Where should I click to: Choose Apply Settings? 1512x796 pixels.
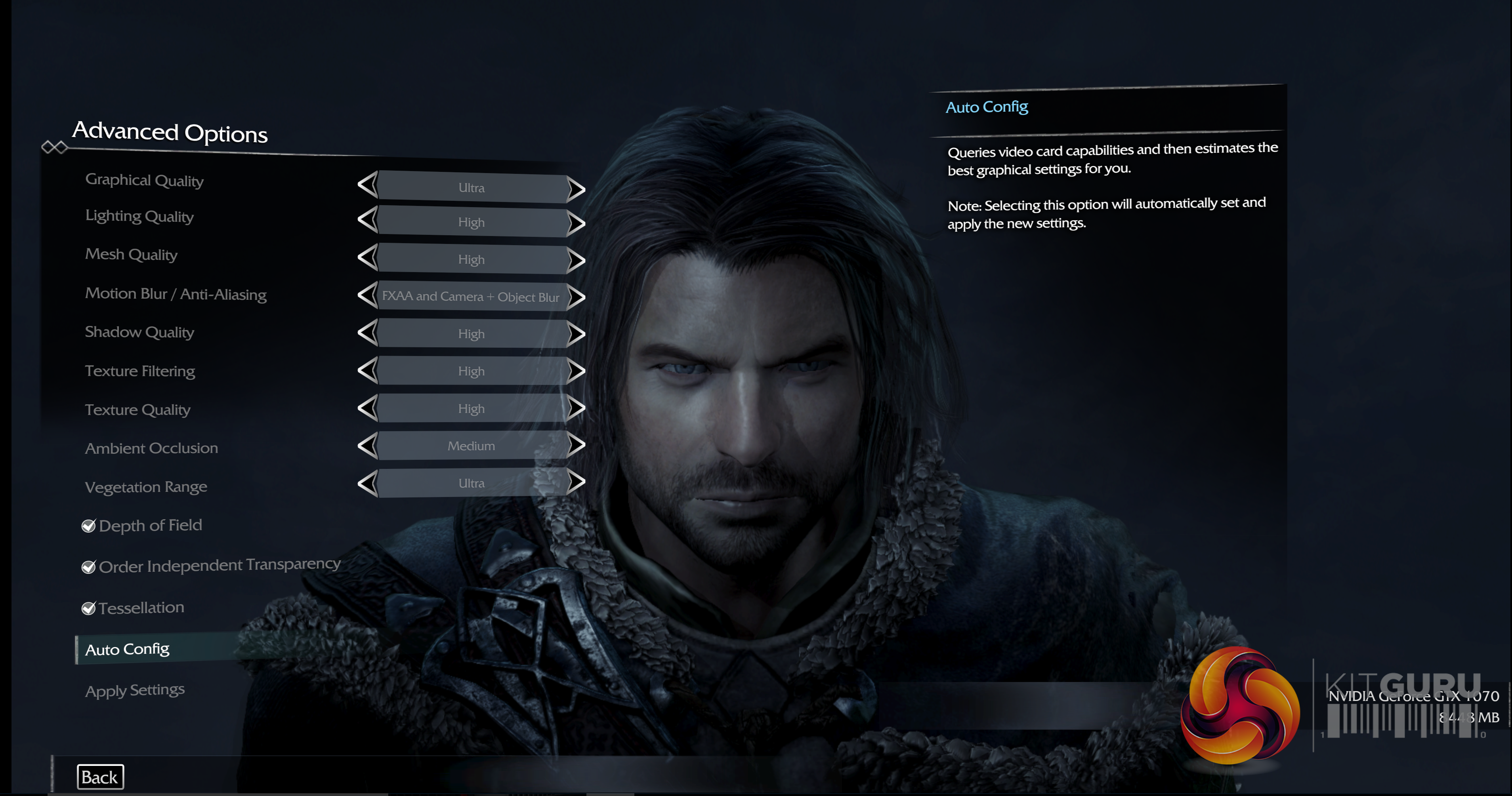click(135, 690)
